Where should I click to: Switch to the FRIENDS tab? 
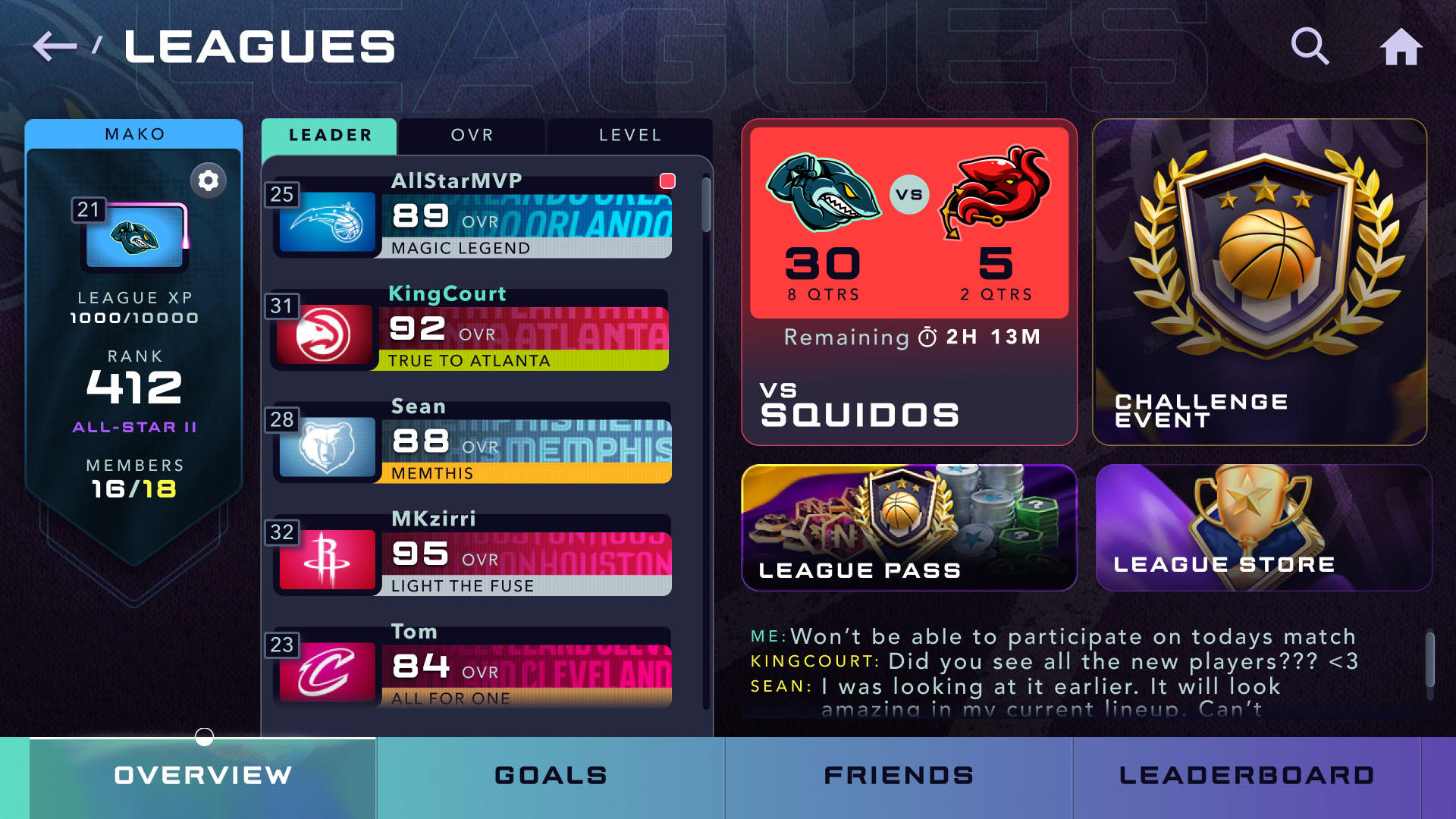click(x=898, y=775)
